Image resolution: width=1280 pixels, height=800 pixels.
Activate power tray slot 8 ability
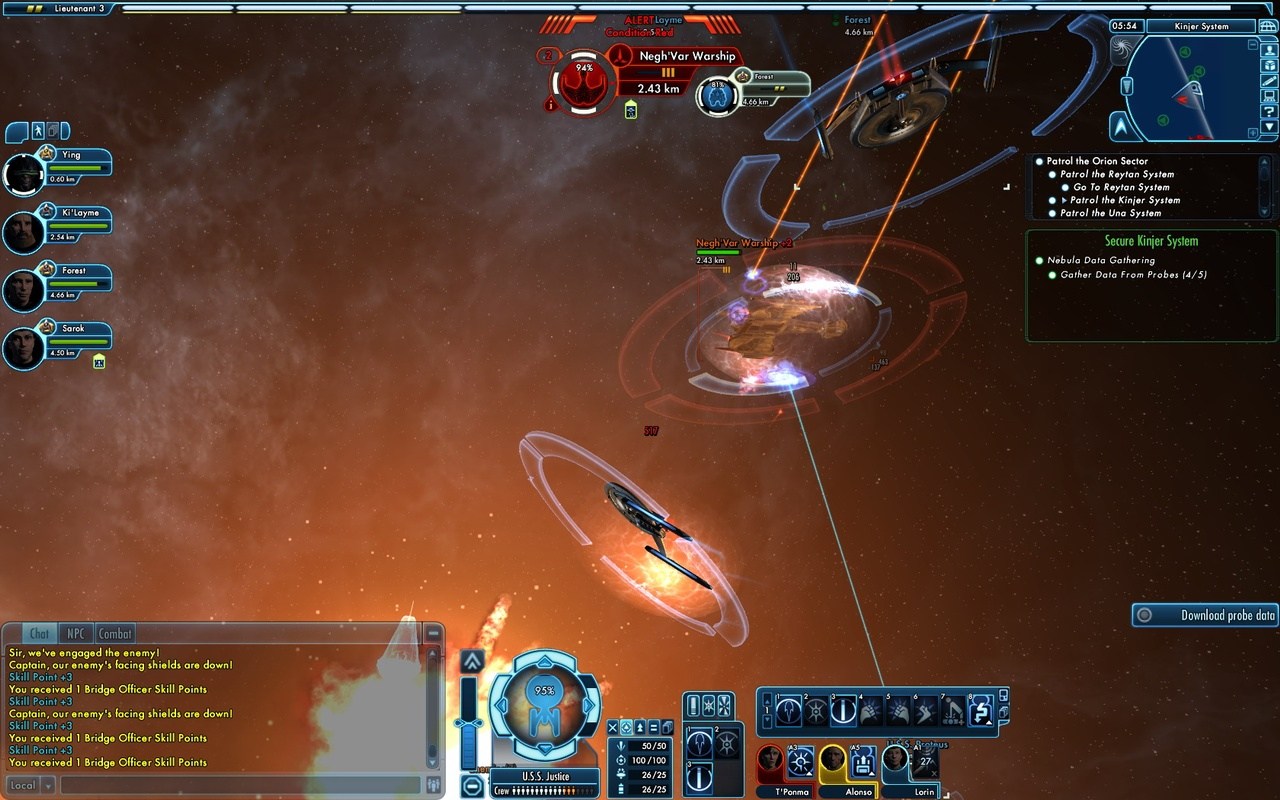pos(980,710)
